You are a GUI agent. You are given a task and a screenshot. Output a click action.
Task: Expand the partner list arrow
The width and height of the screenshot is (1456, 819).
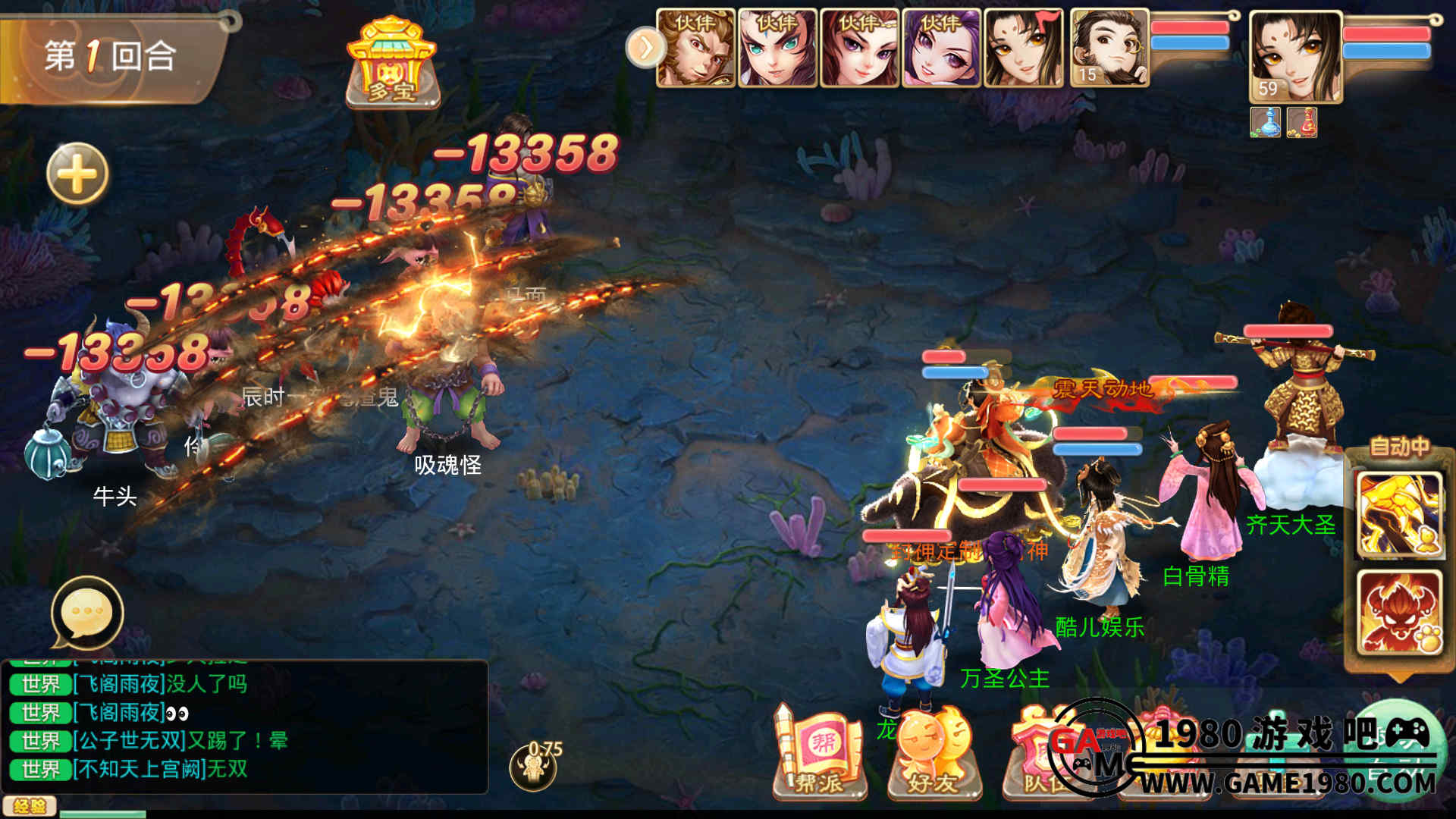point(645,48)
